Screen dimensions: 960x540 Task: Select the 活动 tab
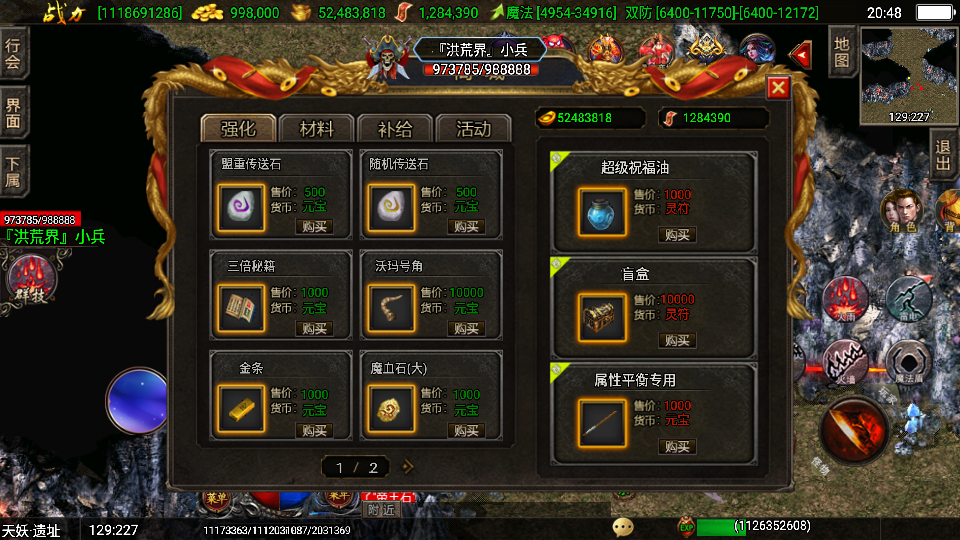tap(473, 129)
